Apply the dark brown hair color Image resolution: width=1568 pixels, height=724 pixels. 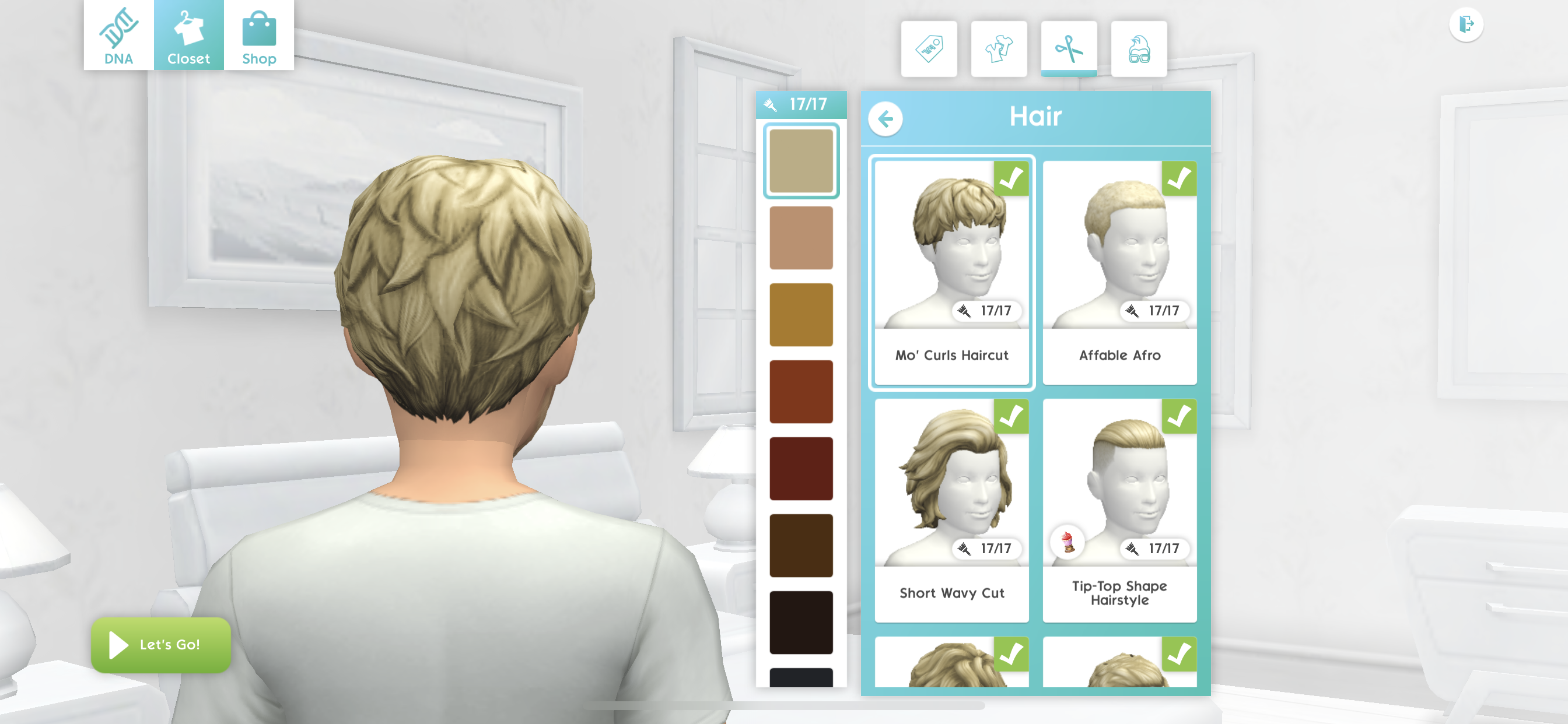click(801, 546)
